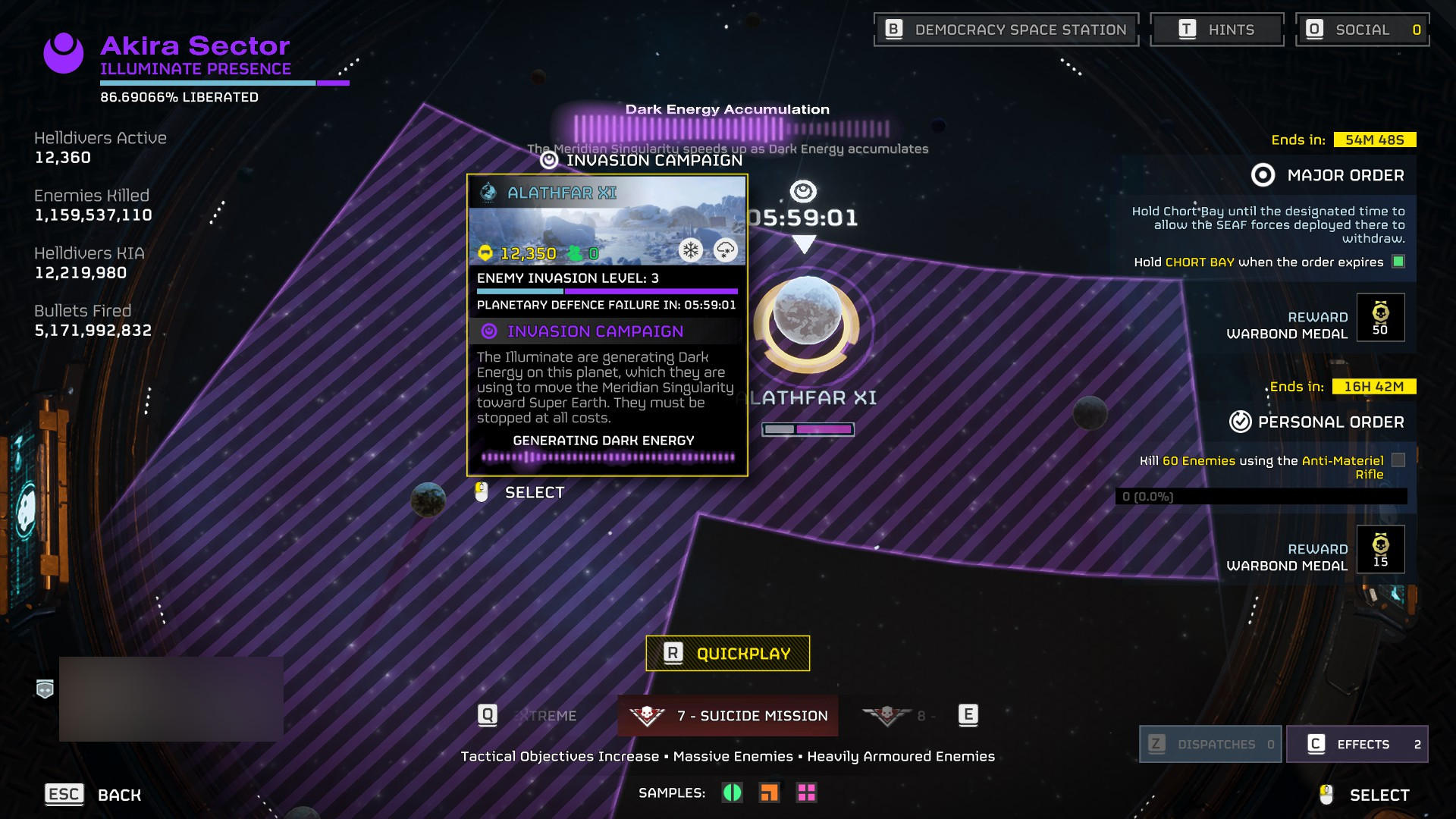Select the Alathfar XI planet
The width and height of the screenshot is (1456, 819).
[806, 322]
